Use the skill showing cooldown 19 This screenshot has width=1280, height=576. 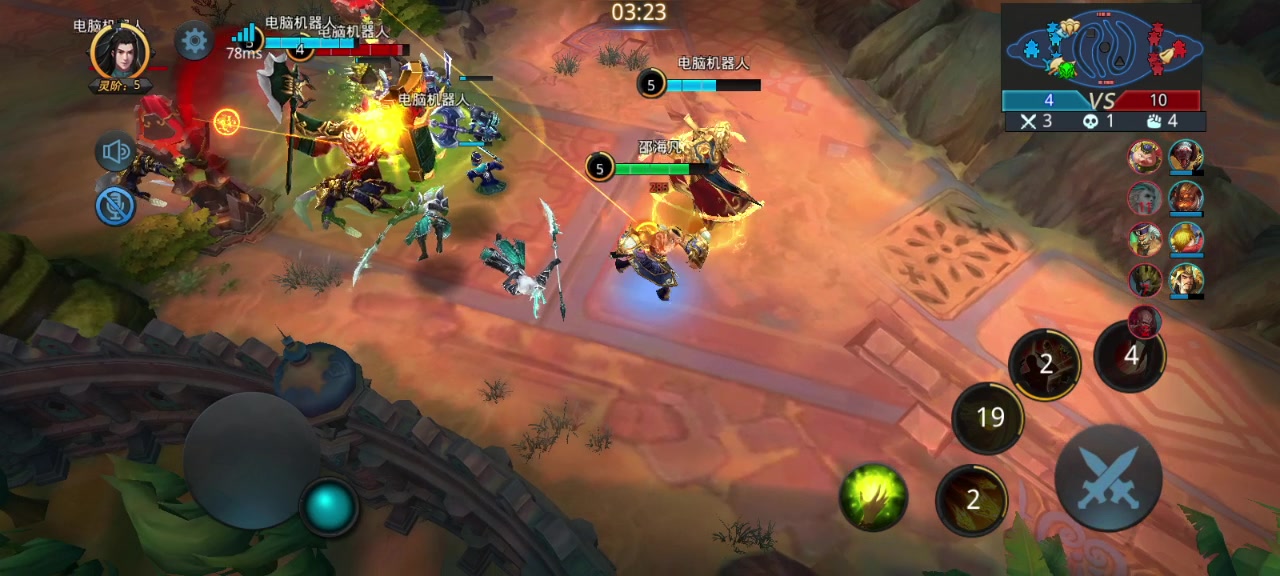click(988, 417)
